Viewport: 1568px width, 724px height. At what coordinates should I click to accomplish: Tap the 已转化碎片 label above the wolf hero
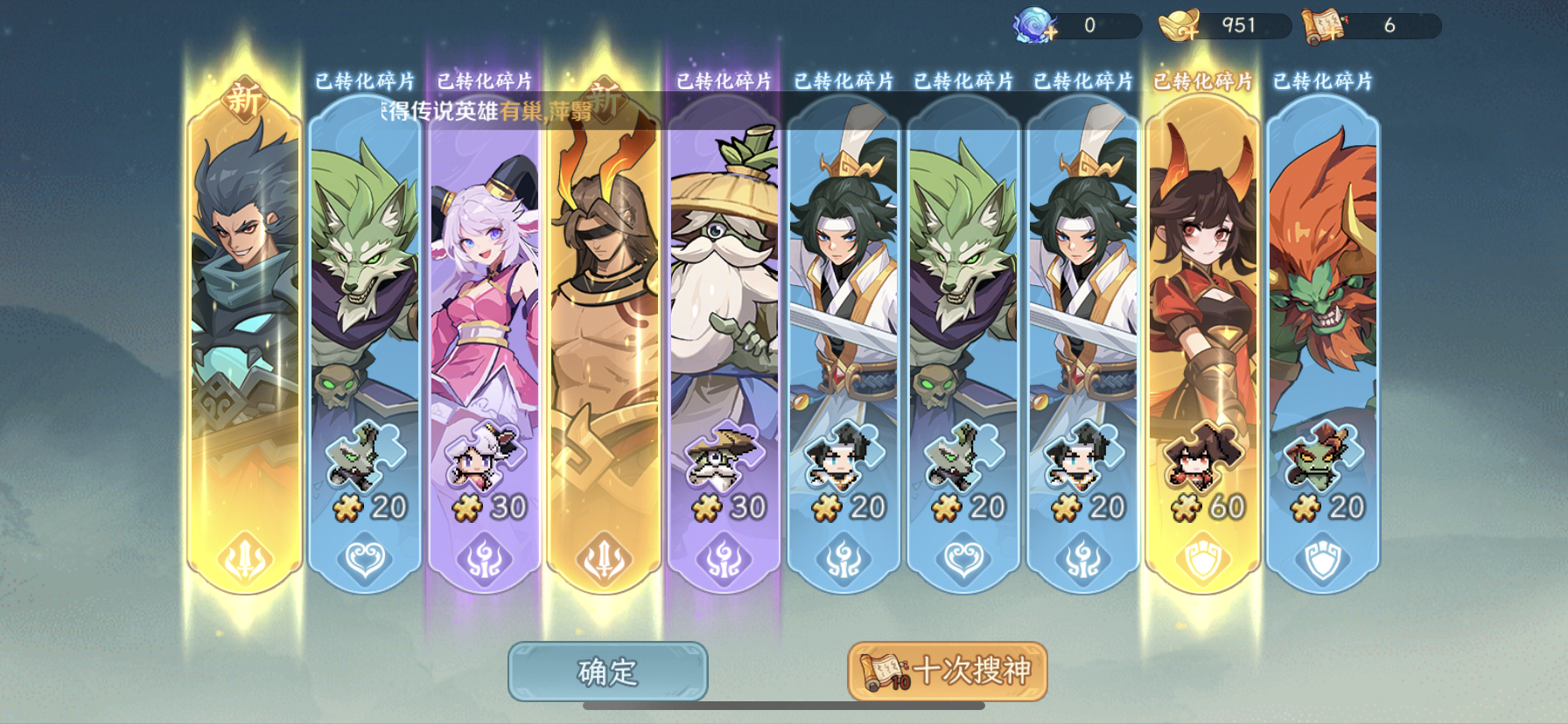[x=365, y=80]
